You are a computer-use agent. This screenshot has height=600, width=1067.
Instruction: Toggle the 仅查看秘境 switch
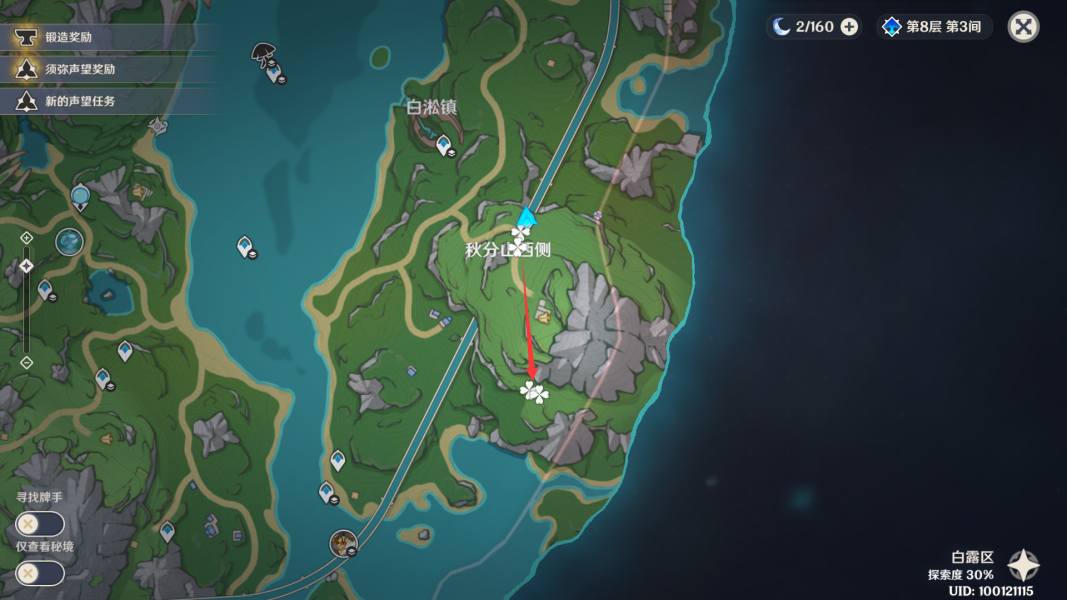(x=40, y=573)
